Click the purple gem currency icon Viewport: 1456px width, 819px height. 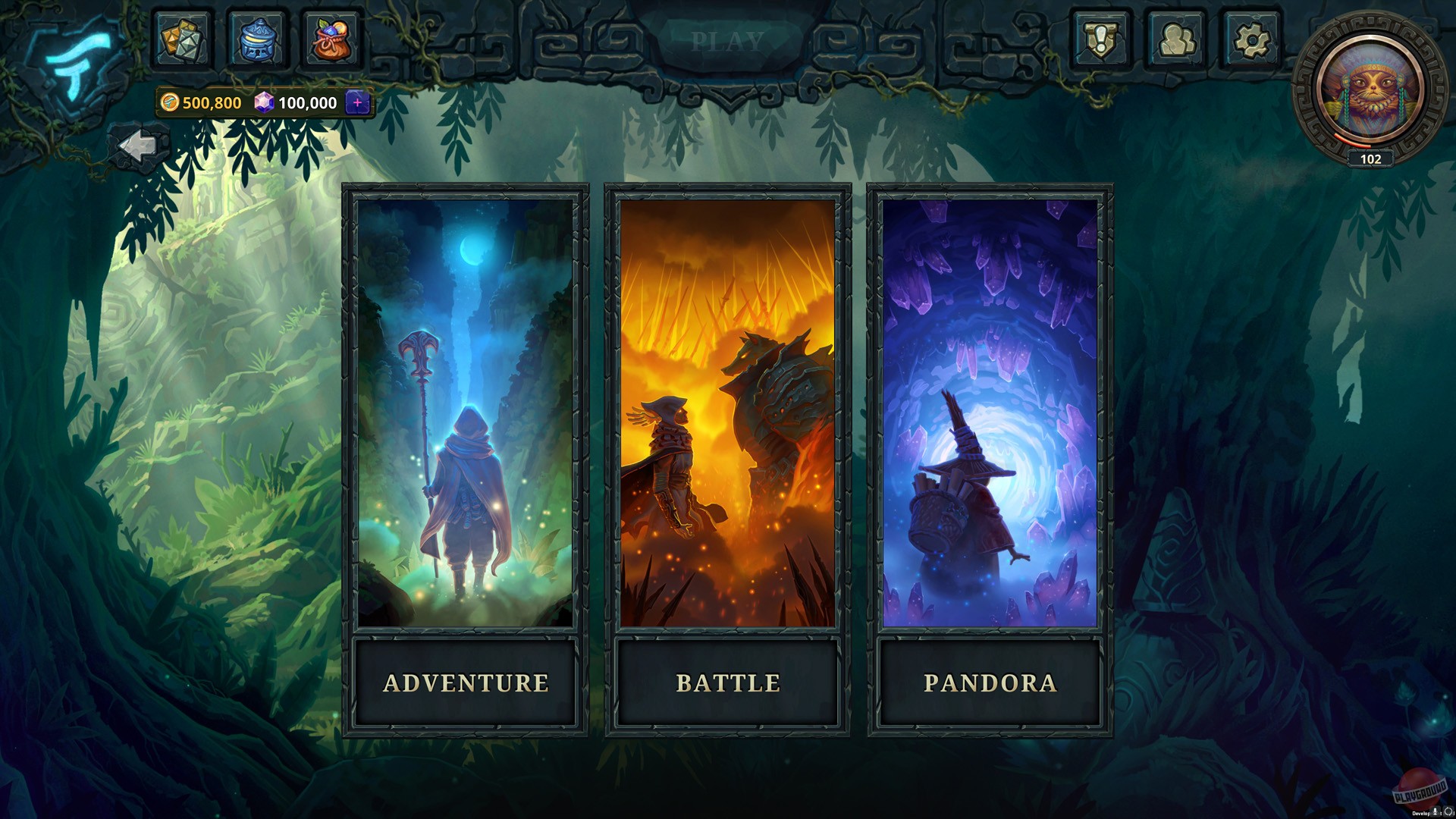265,101
